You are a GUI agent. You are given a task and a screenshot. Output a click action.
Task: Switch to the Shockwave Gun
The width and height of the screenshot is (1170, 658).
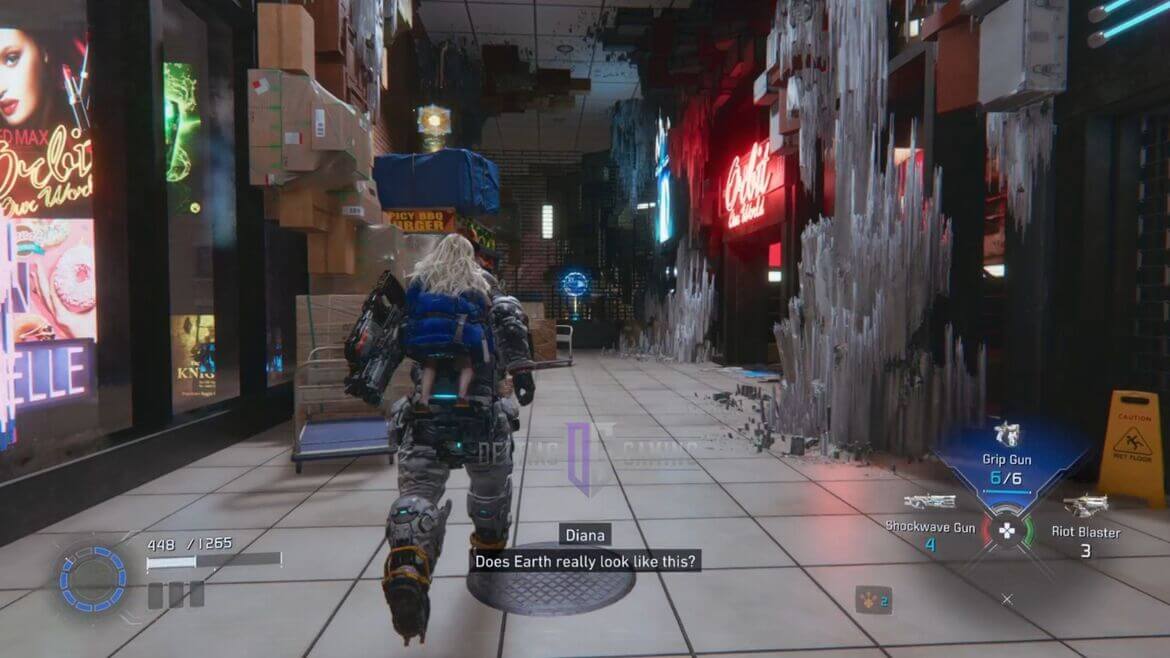coord(929,518)
